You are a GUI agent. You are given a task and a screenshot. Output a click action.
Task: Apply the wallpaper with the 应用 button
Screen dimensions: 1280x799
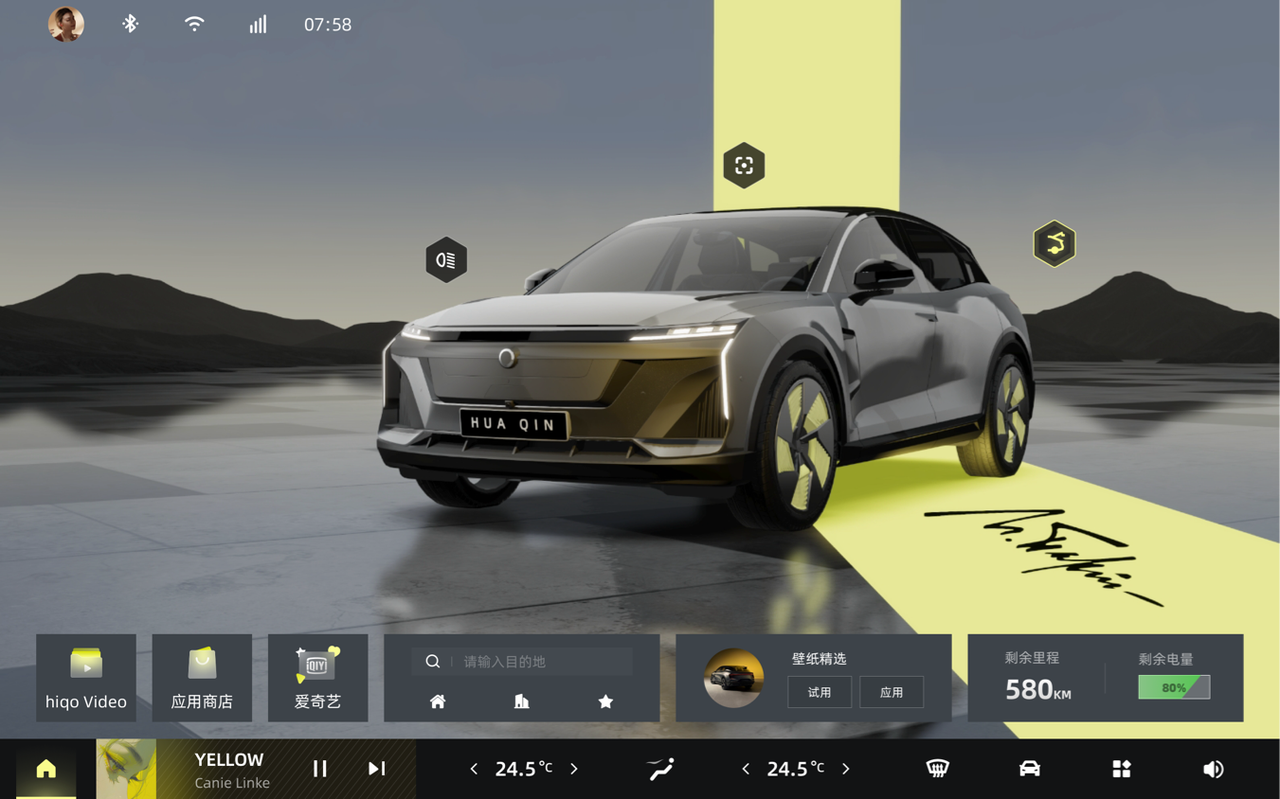(x=891, y=692)
